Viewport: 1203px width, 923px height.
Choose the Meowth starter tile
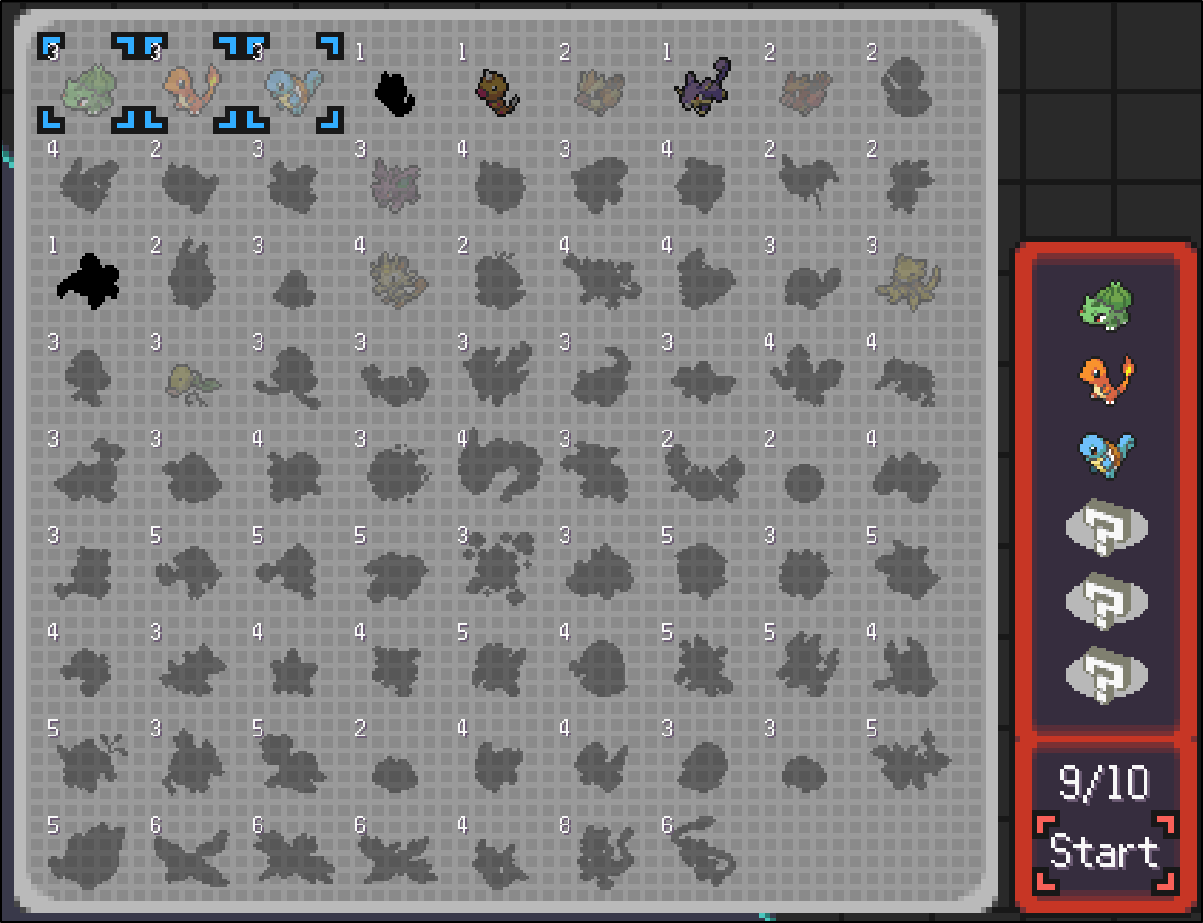pyautogui.click(x=397, y=279)
